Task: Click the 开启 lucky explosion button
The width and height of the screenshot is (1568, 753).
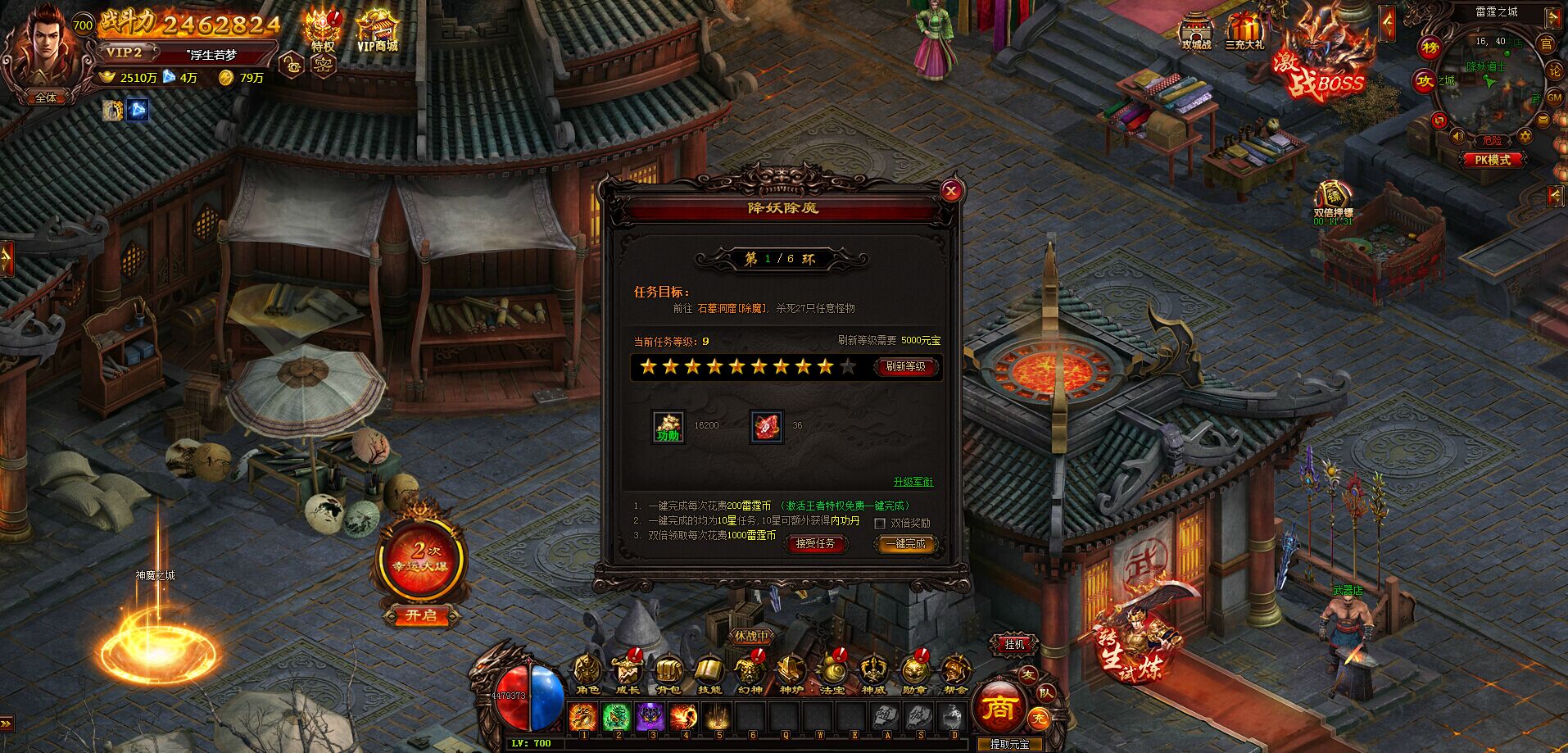Action: [x=421, y=615]
